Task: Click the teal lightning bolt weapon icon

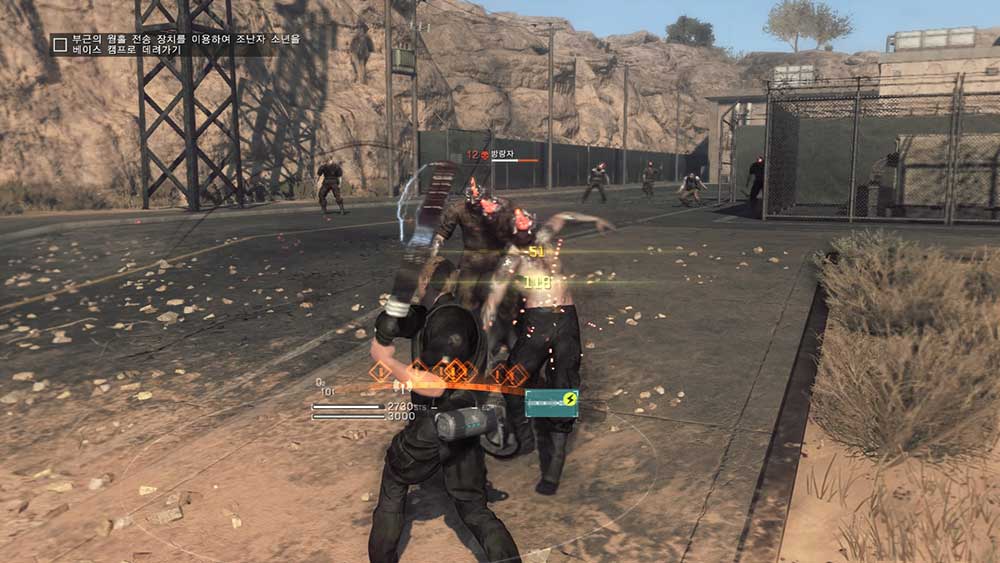Action: click(552, 402)
